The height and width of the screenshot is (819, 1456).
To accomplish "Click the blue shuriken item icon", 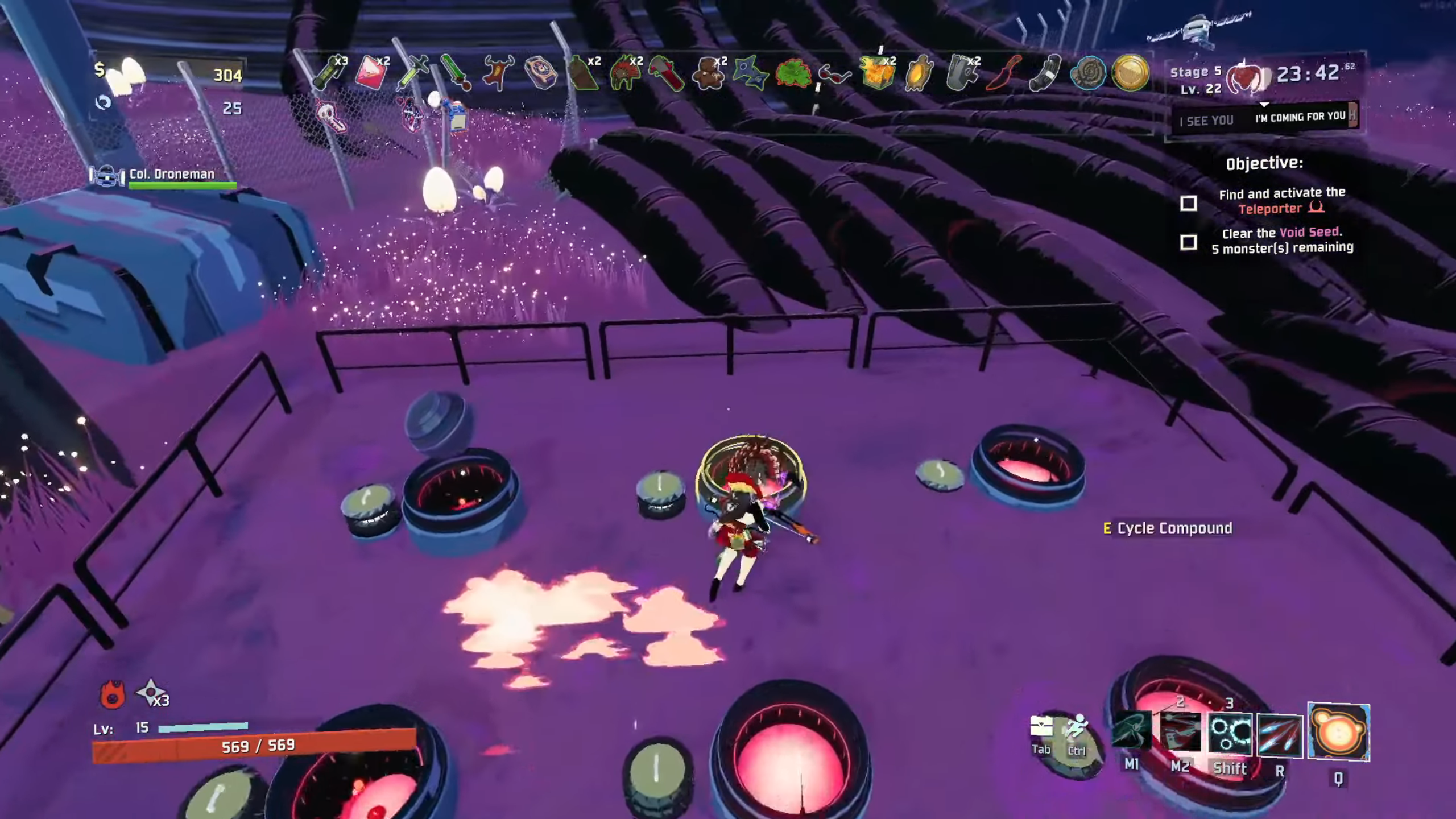I will [x=750, y=74].
